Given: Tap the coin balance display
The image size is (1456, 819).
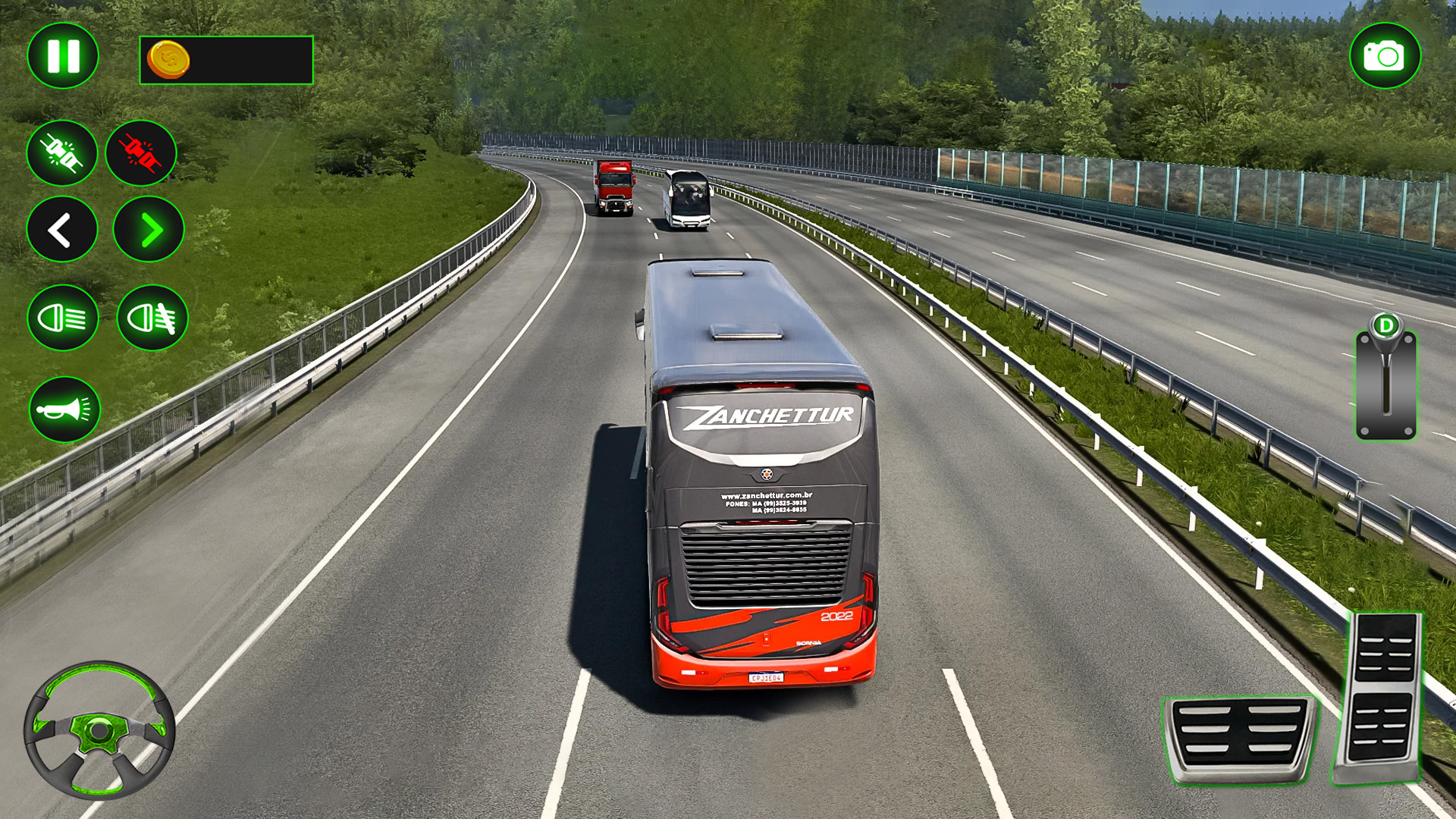Looking at the screenshot, I should click(x=227, y=59).
